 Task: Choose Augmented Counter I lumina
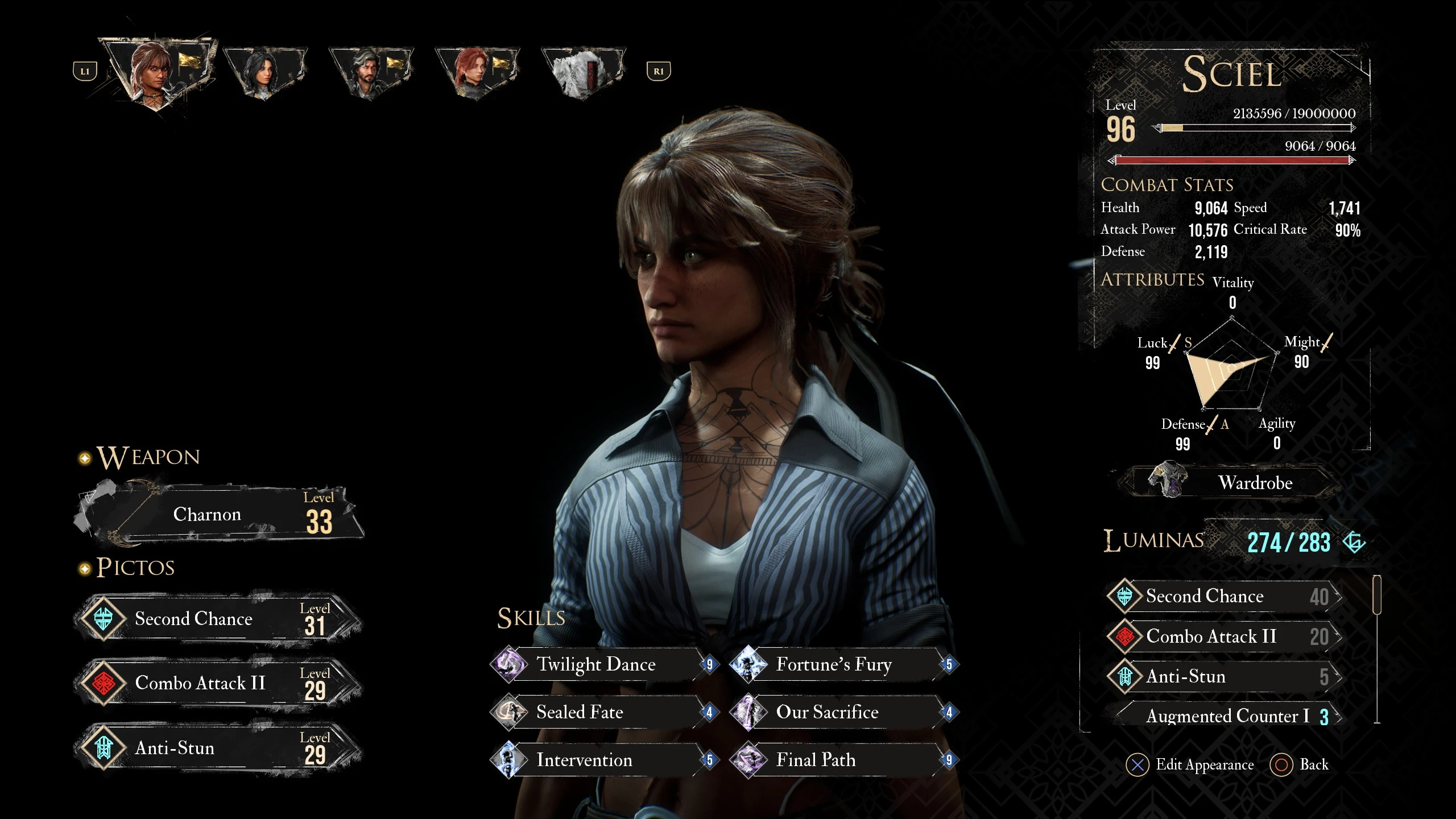1227,716
